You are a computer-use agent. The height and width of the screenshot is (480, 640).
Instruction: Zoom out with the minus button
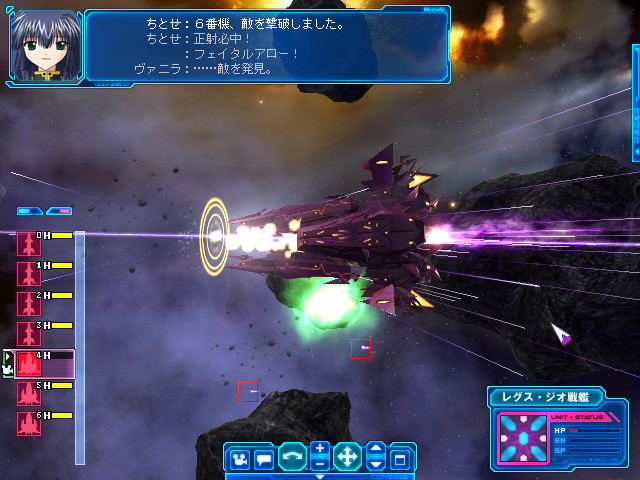[x=319, y=465]
